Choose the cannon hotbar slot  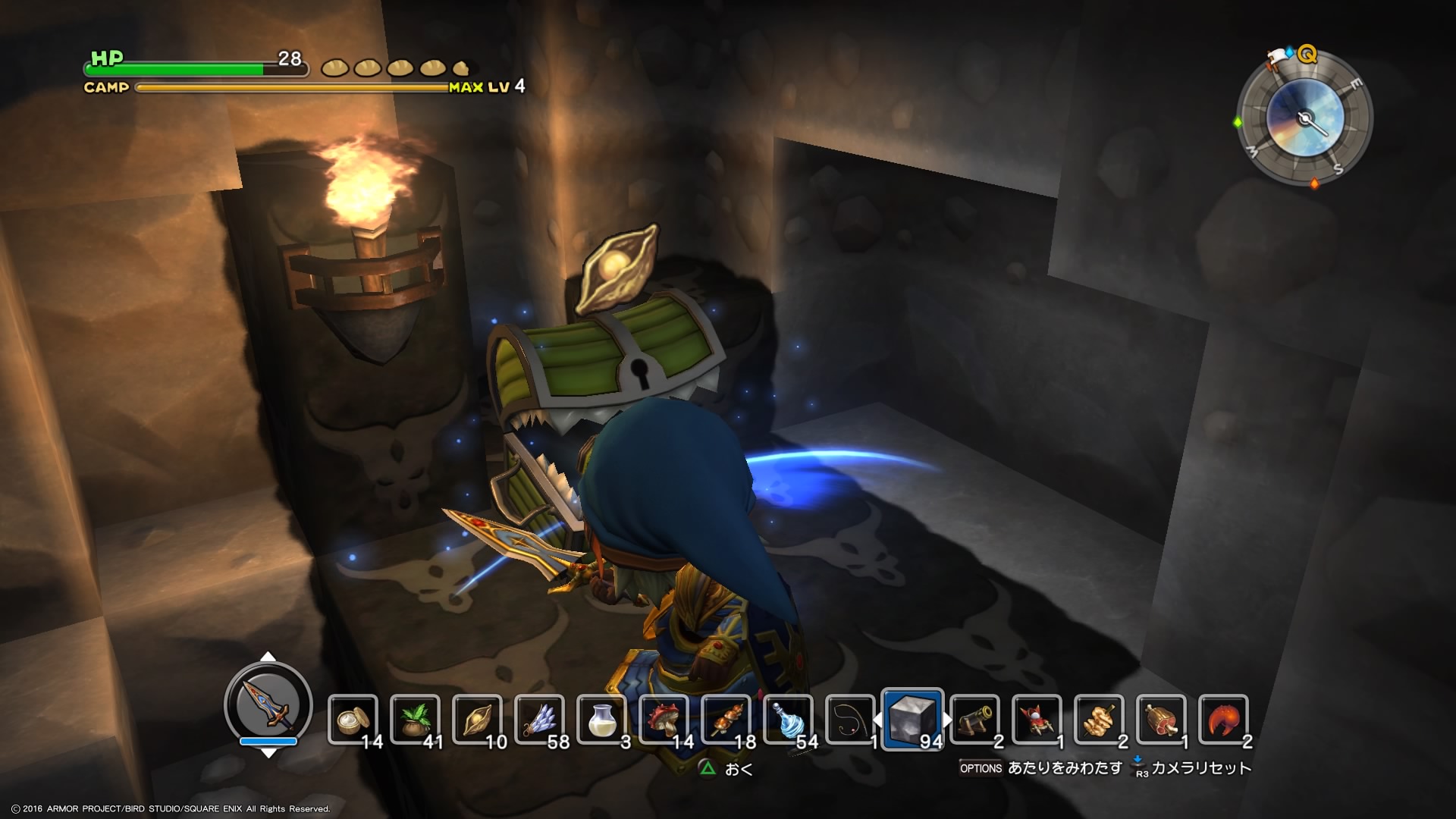coord(975,720)
